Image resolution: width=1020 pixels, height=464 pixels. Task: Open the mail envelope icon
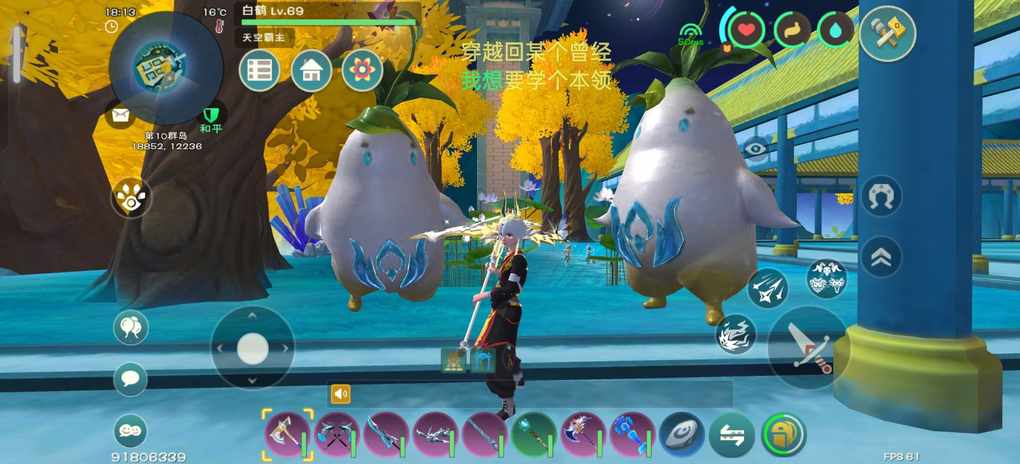click(121, 116)
